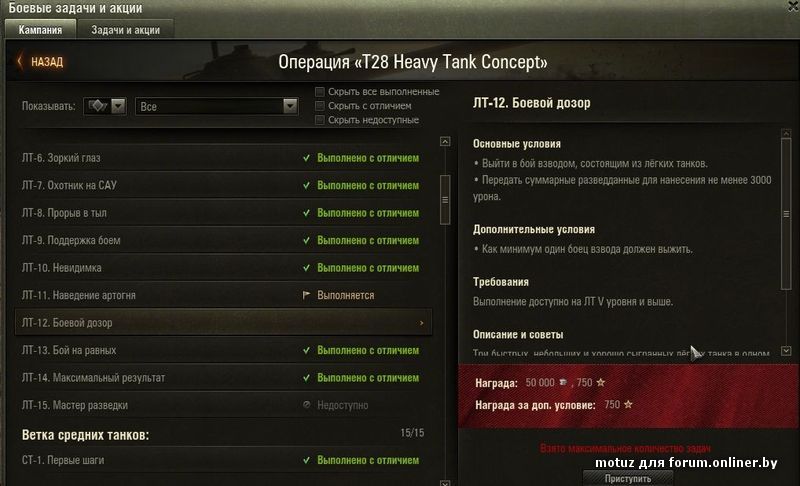This screenshot has width=800, height=486.
Task: Close the Боевые задачи и акции window
Action: (x=792, y=8)
